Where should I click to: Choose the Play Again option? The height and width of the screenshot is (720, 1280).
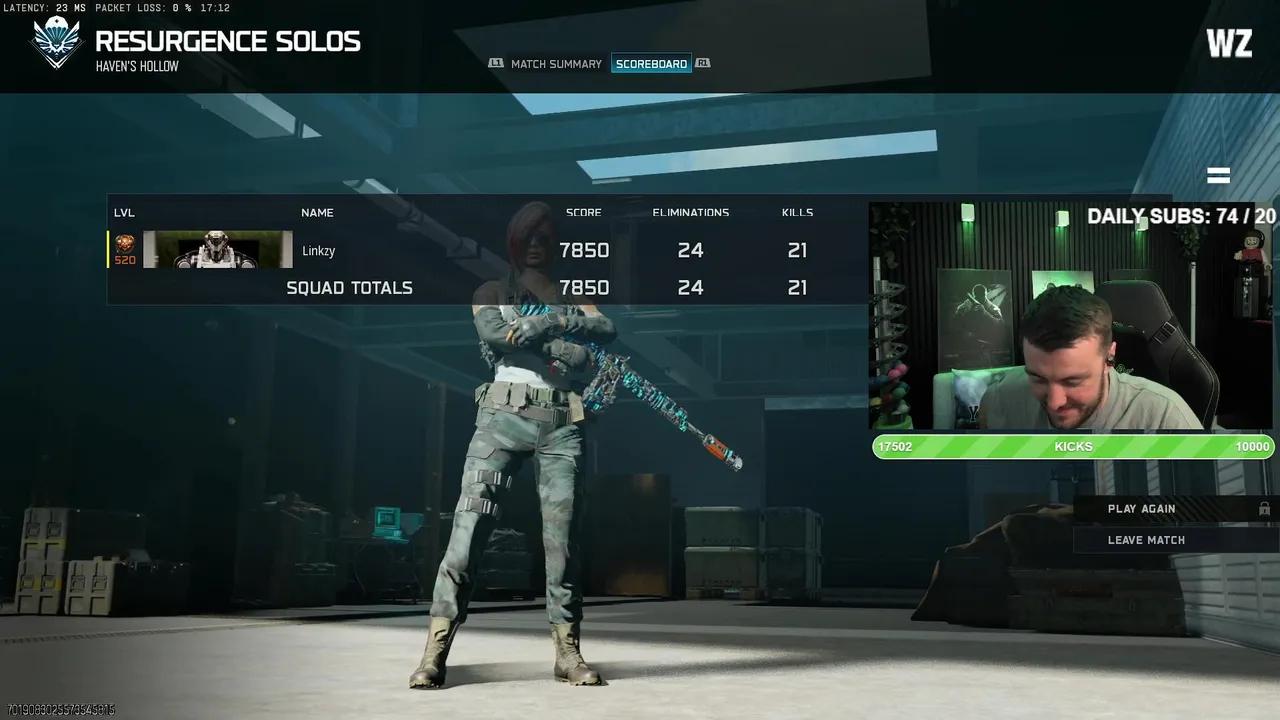[x=1141, y=509]
